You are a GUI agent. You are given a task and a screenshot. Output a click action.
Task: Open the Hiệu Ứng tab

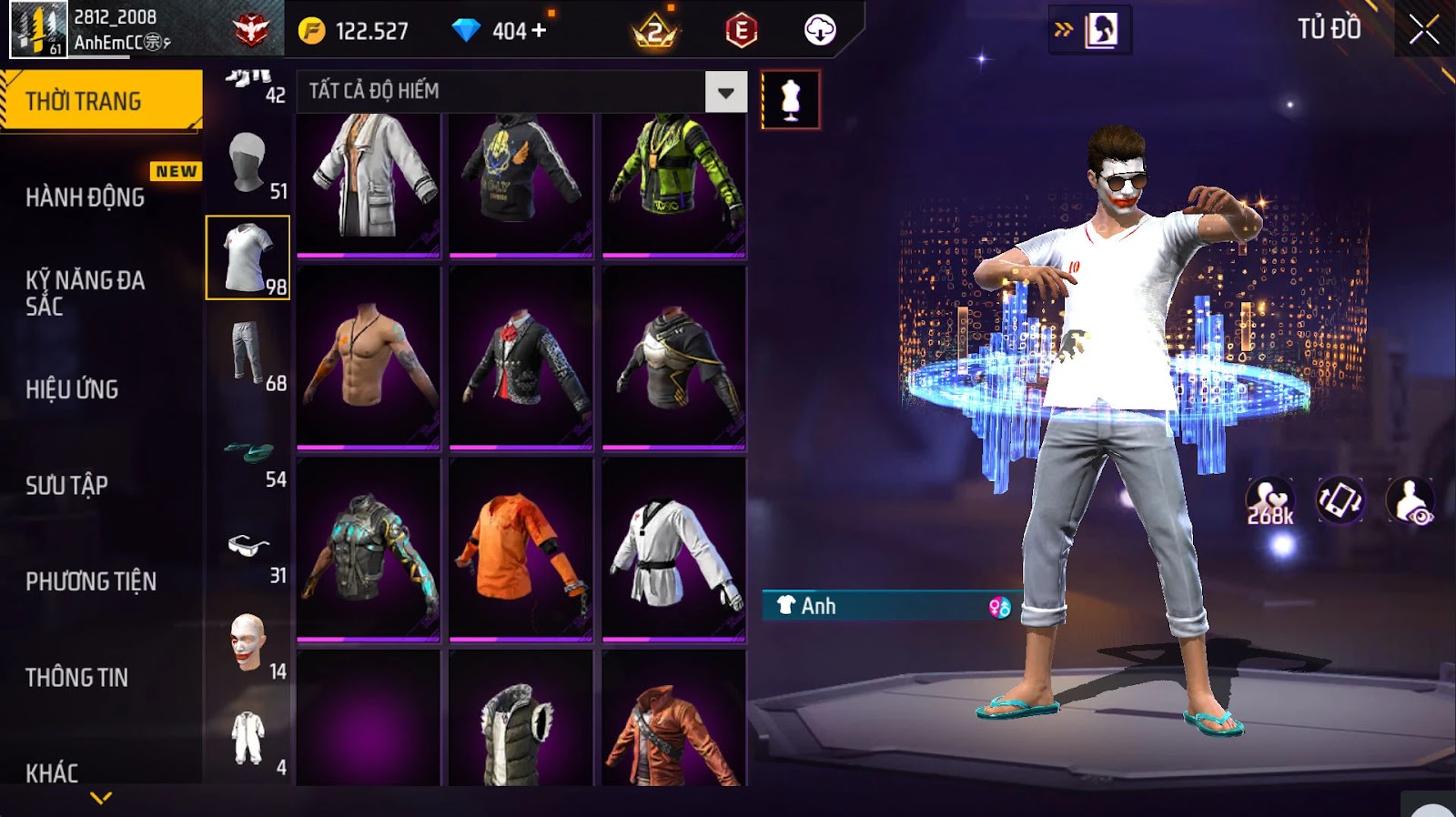[73, 389]
